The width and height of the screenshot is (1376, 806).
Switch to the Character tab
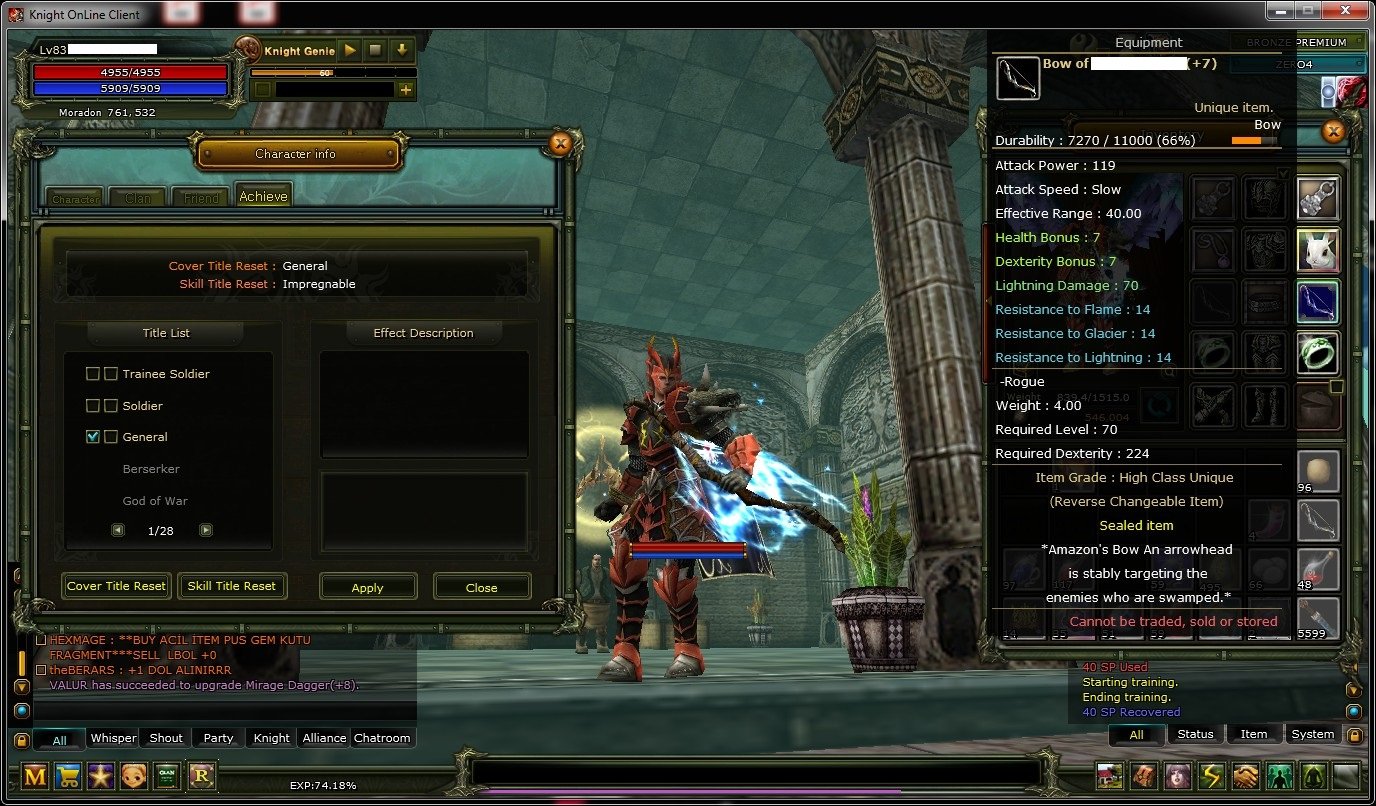coord(73,199)
